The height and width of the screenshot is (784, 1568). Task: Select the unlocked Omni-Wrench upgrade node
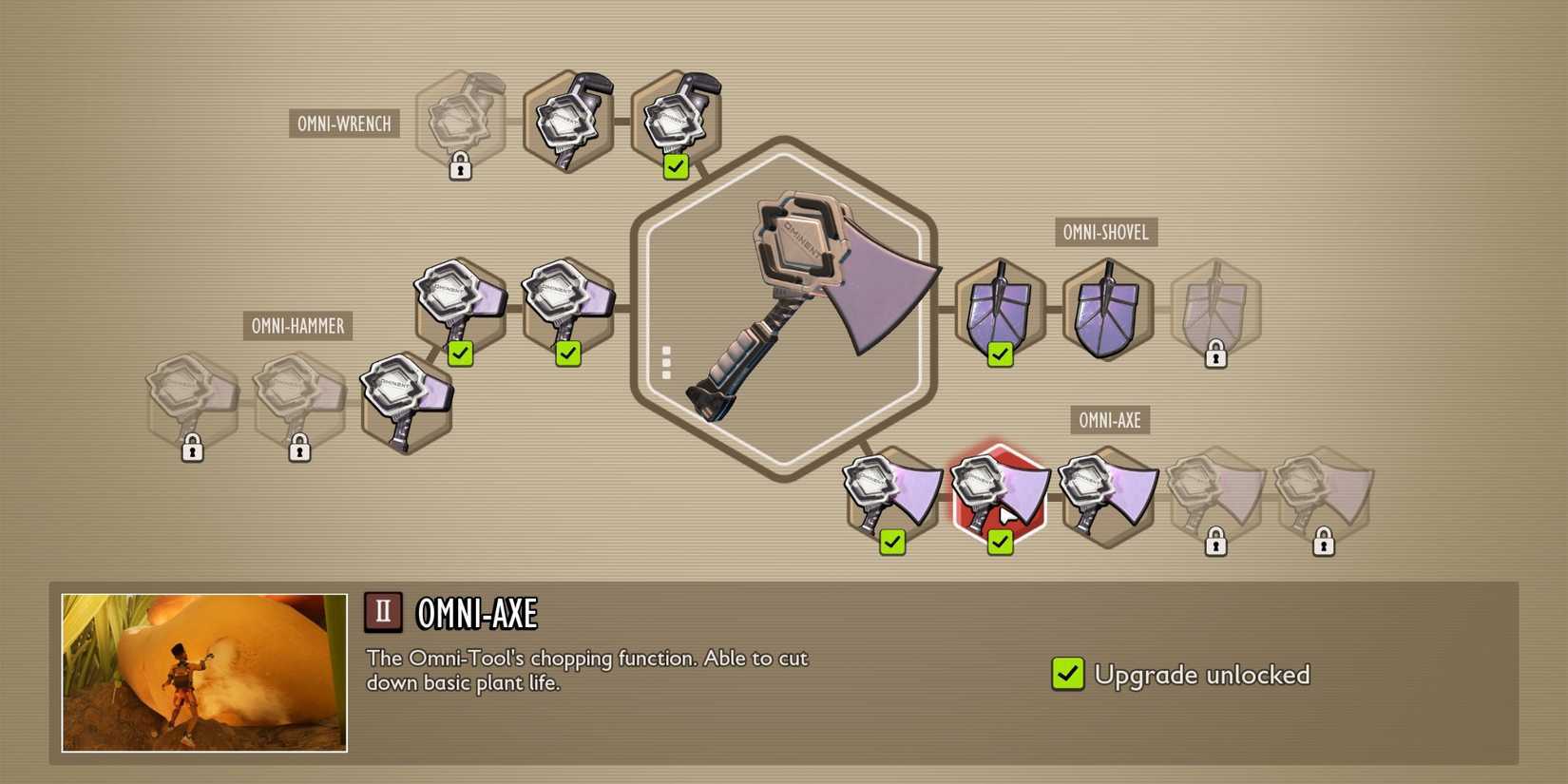675,114
